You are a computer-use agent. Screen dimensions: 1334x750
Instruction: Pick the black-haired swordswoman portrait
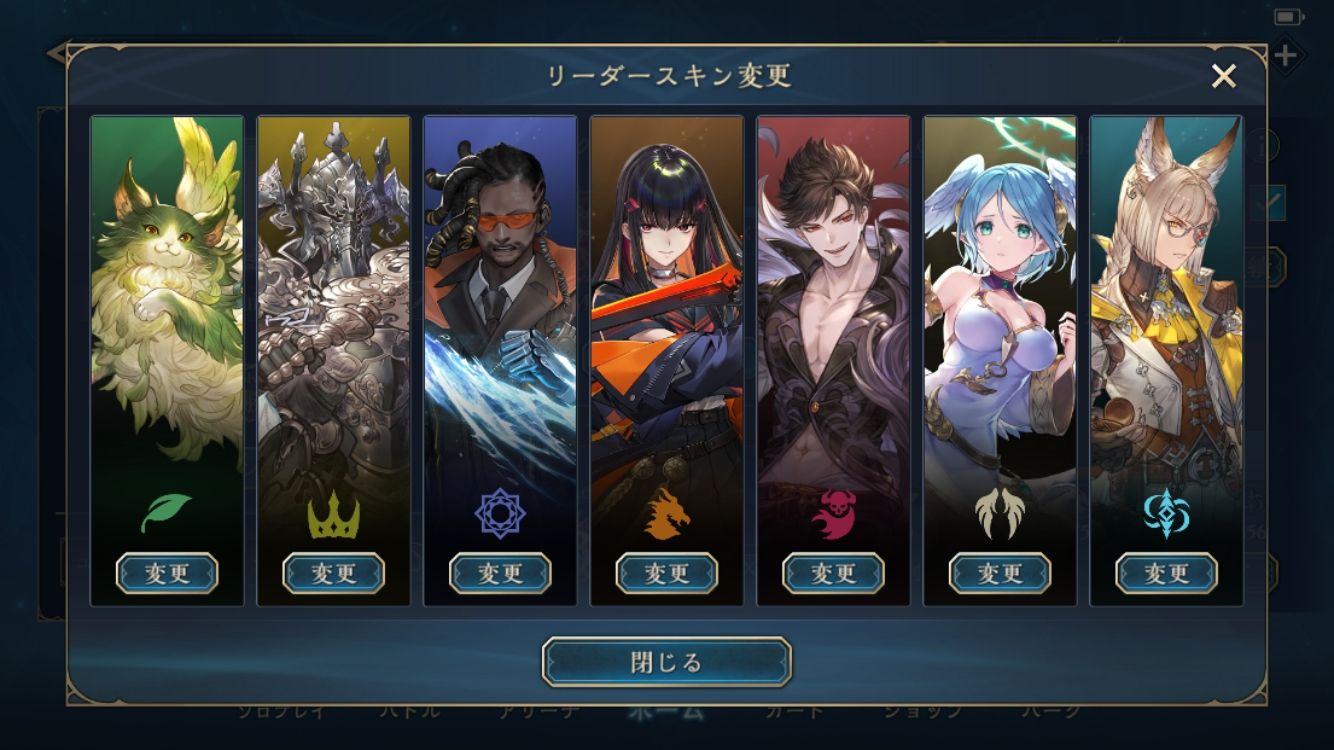(x=666, y=300)
